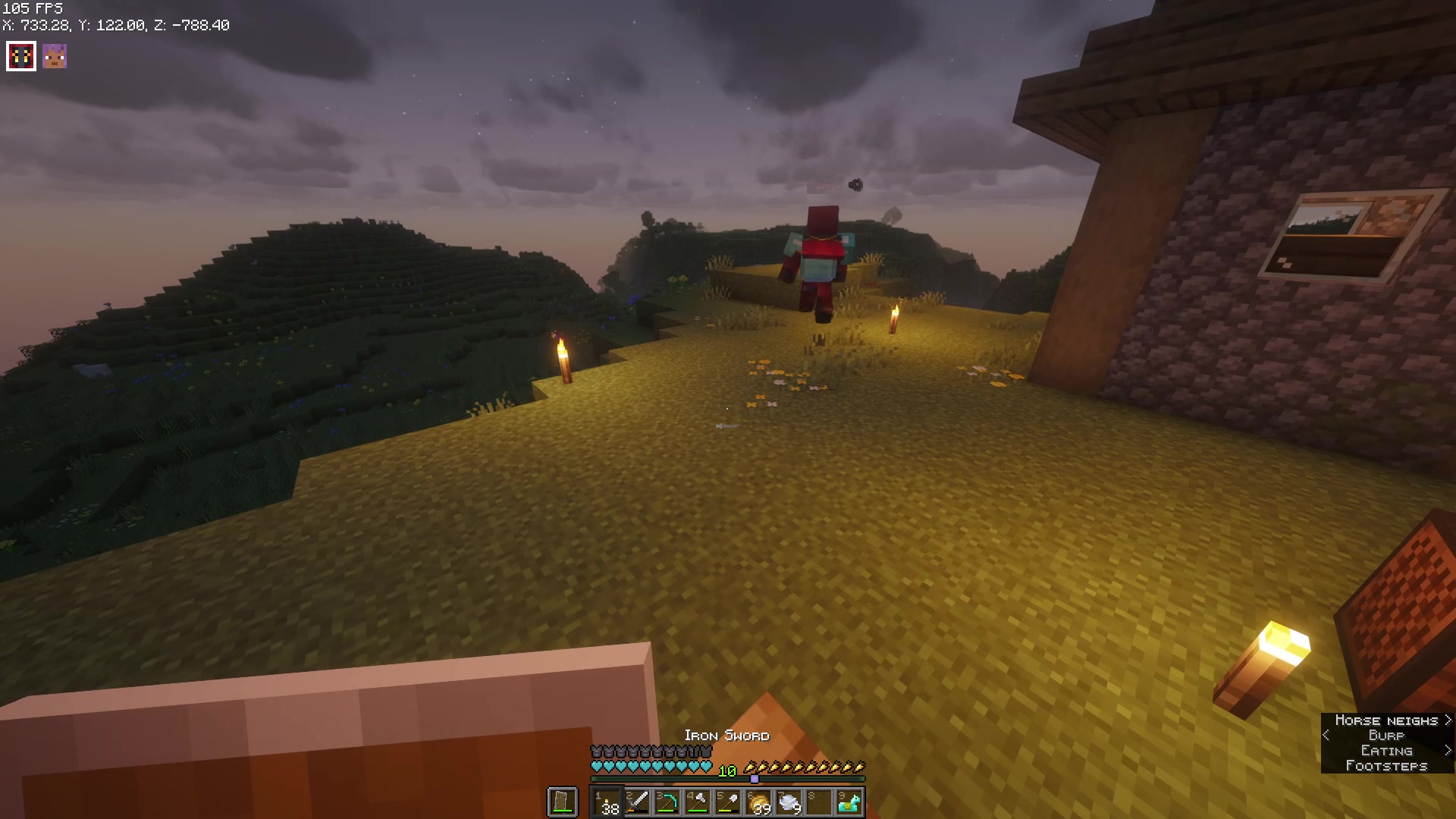
Task: Click the empty hotbar slot 8
Action: pyautogui.click(x=818, y=802)
